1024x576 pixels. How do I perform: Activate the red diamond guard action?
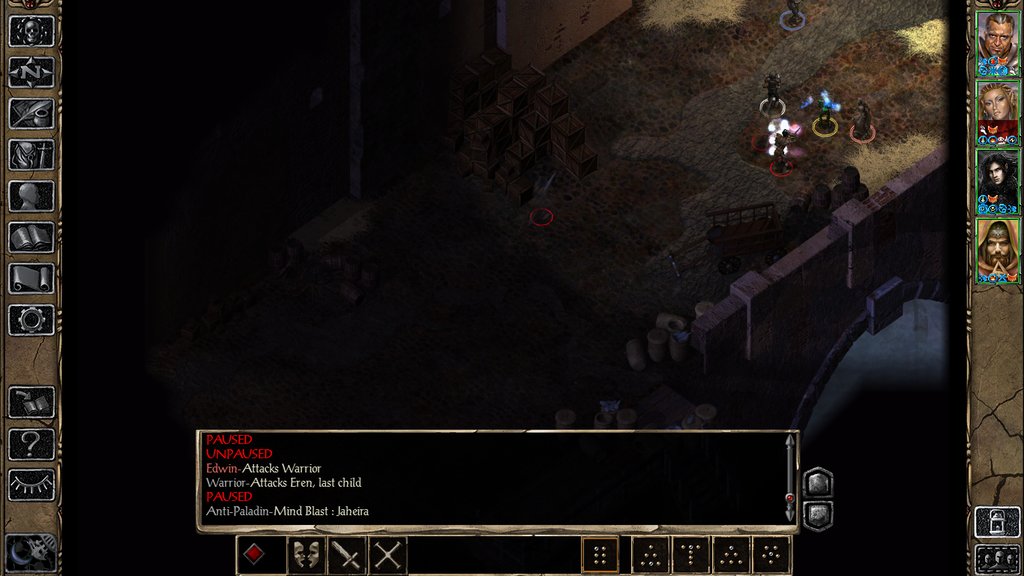pyautogui.click(x=256, y=555)
